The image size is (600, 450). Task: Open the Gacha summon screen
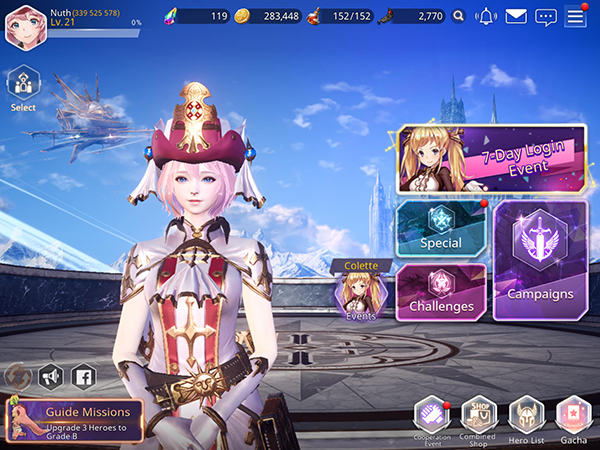pyautogui.click(x=572, y=418)
